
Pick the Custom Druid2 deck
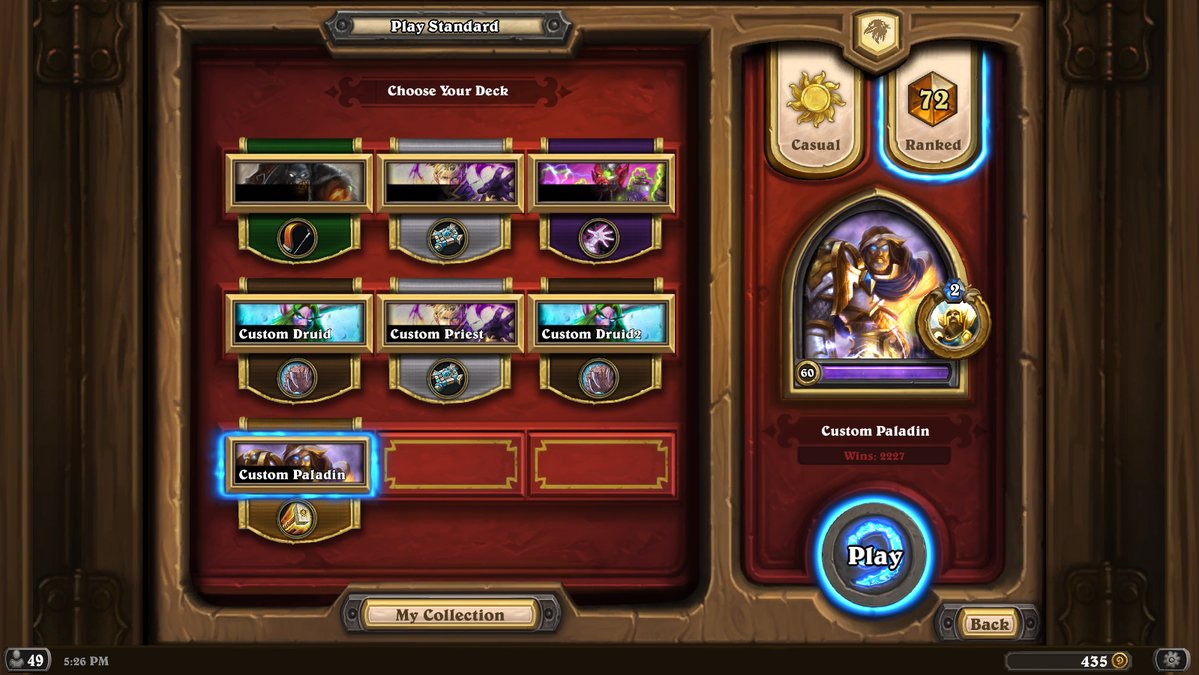click(x=602, y=323)
